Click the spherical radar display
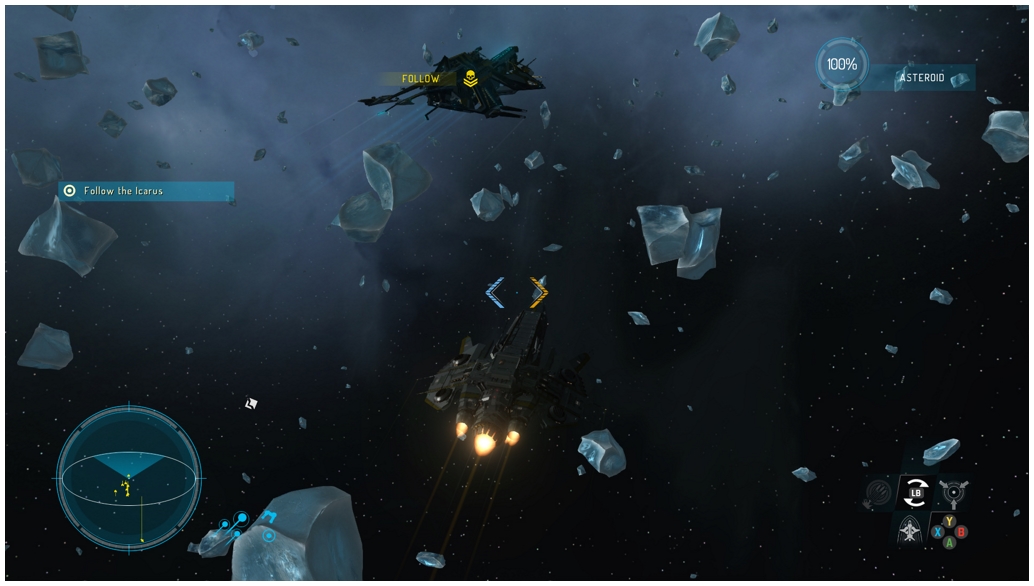 coord(129,477)
